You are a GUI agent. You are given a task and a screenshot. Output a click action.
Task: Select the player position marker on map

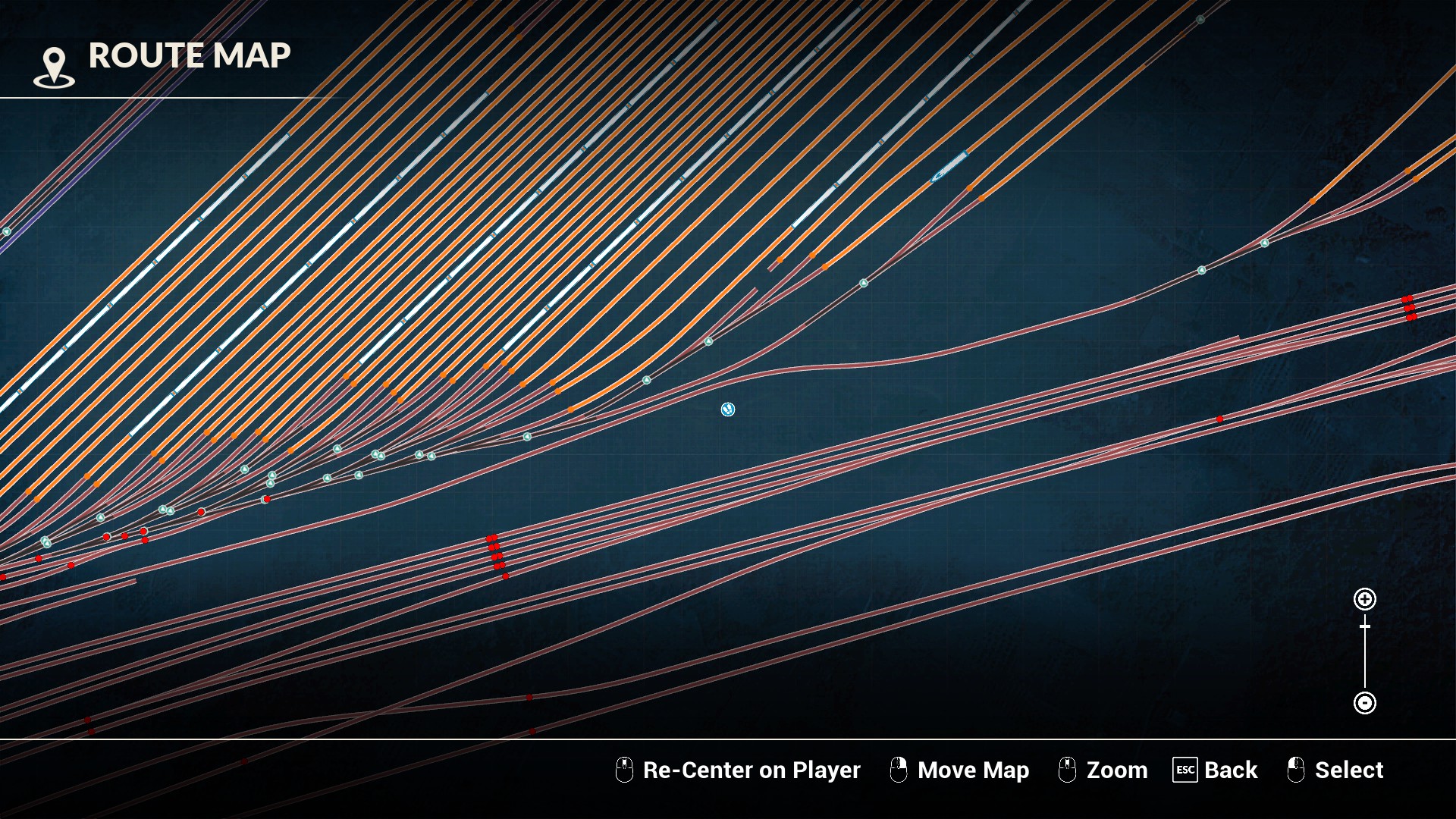click(x=728, y=409)
